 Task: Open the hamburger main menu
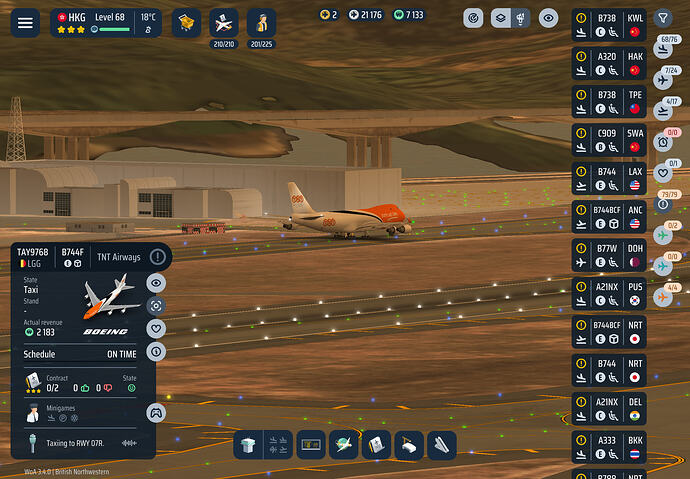click(x=25, y=22)
